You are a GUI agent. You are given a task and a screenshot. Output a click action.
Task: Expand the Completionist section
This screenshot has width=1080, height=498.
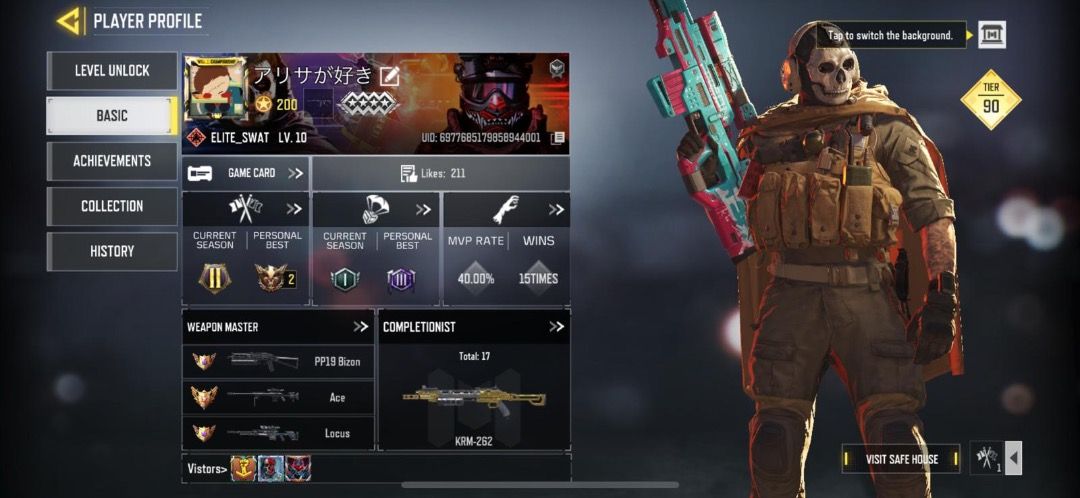[556, 327]
